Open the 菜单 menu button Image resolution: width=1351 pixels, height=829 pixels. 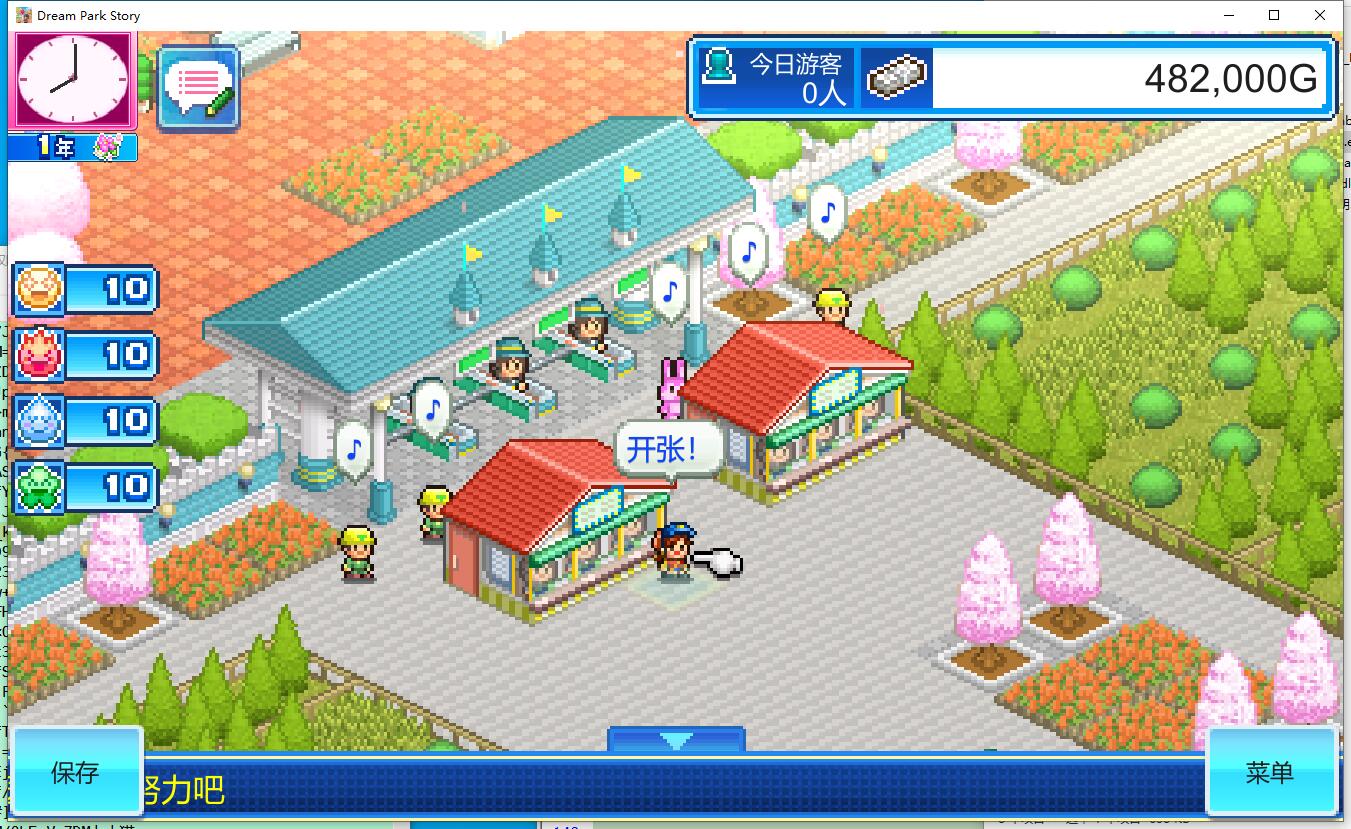1270,771
